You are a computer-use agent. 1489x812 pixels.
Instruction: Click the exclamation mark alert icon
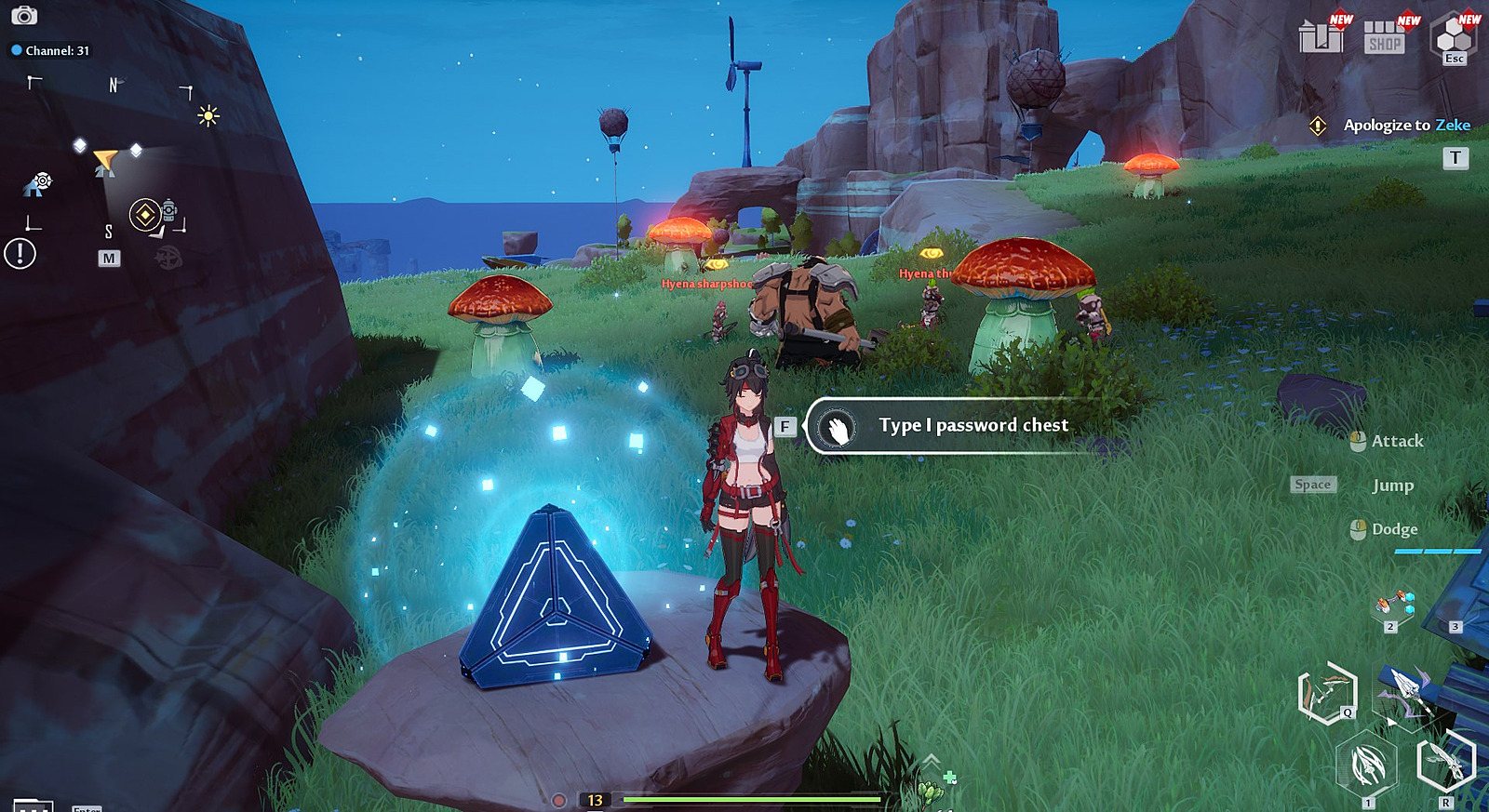[20, 253]
